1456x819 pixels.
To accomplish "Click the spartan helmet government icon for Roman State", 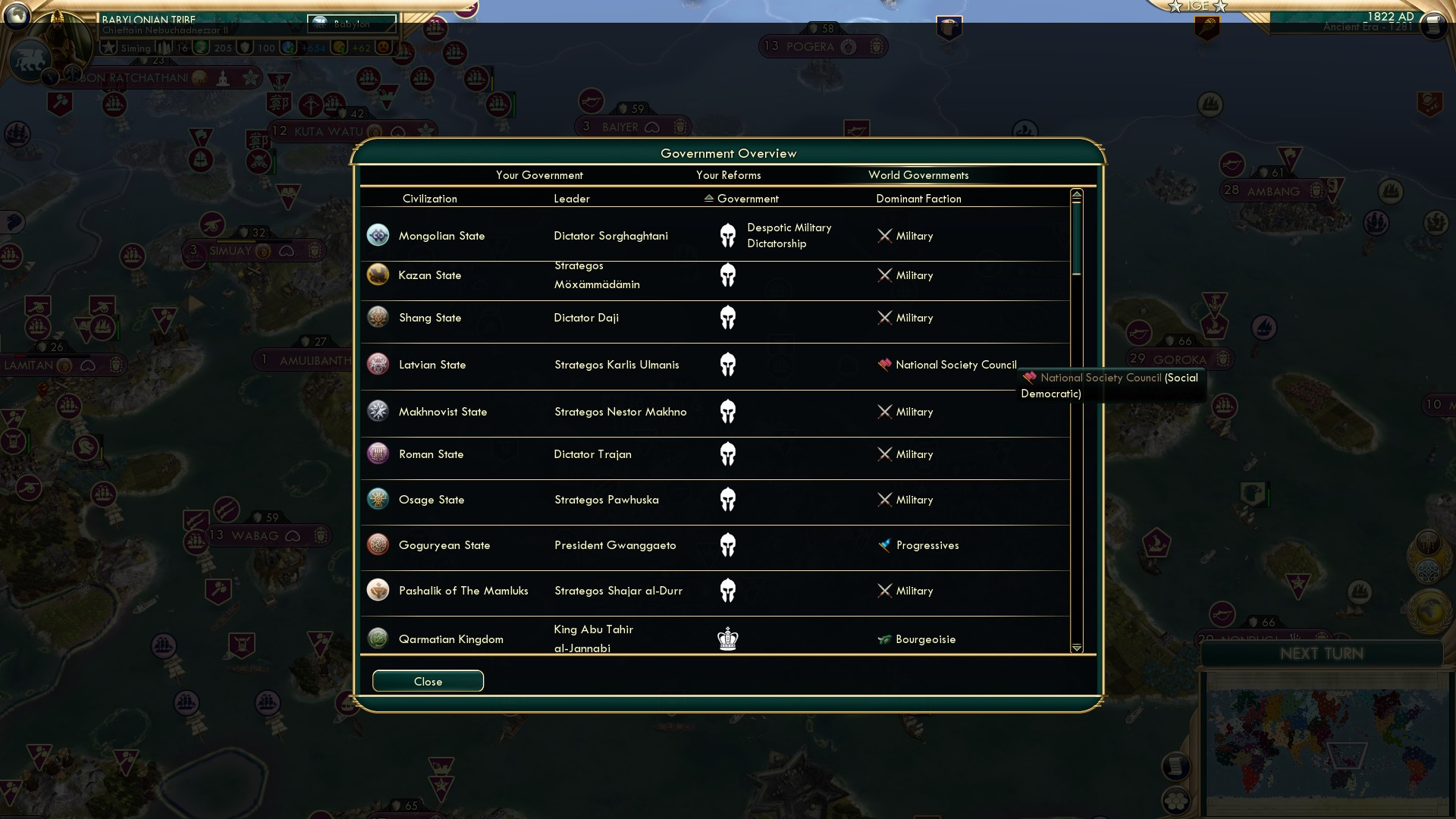I will [x=729, y=453].
